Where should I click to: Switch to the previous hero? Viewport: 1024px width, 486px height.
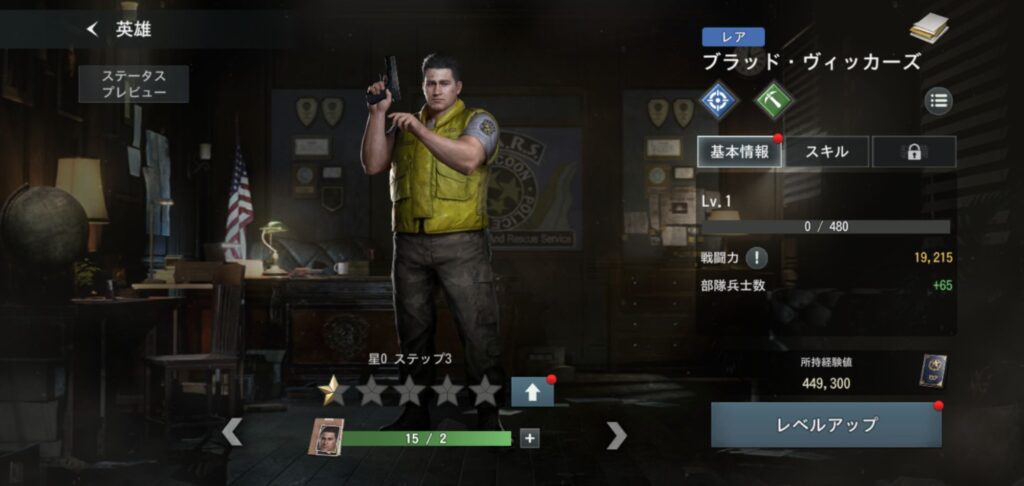[231, 432]
